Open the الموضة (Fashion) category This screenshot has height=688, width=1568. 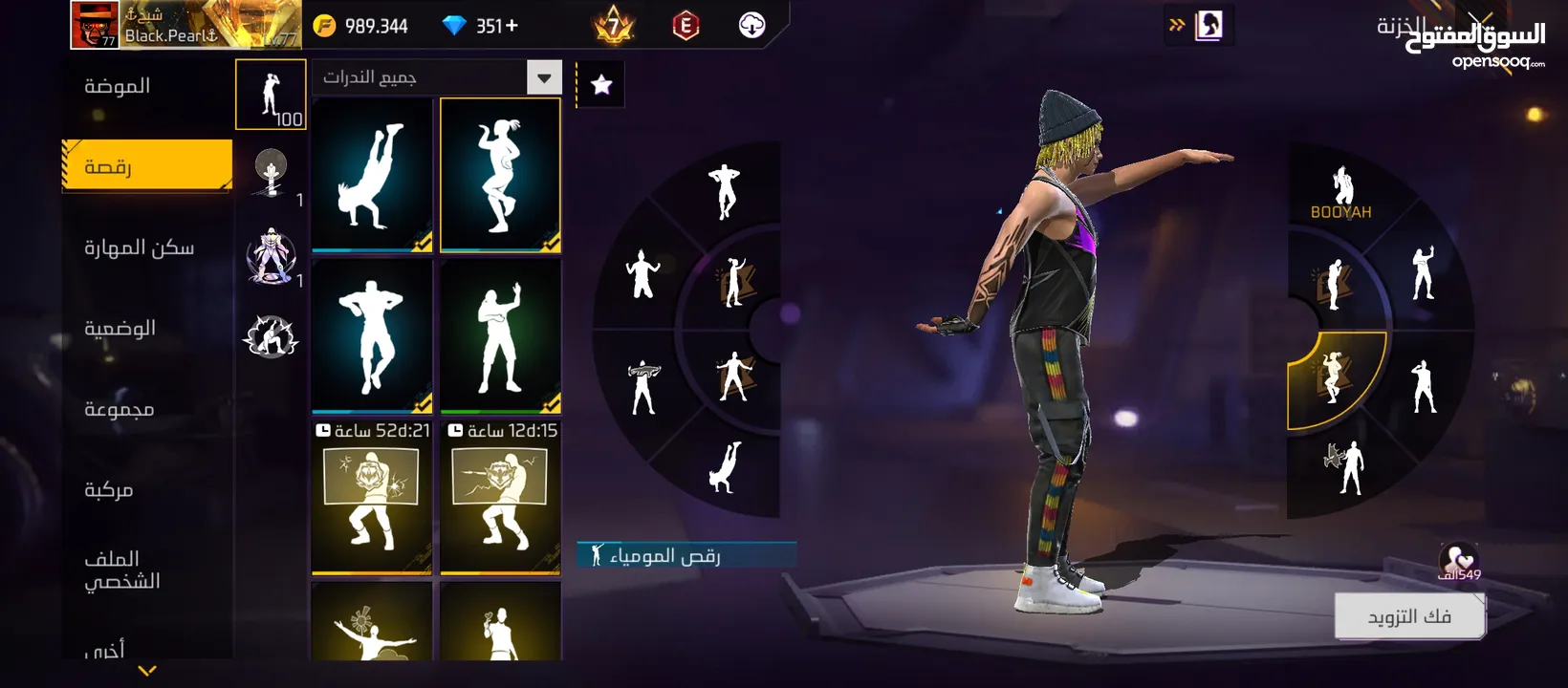point(118,86)
